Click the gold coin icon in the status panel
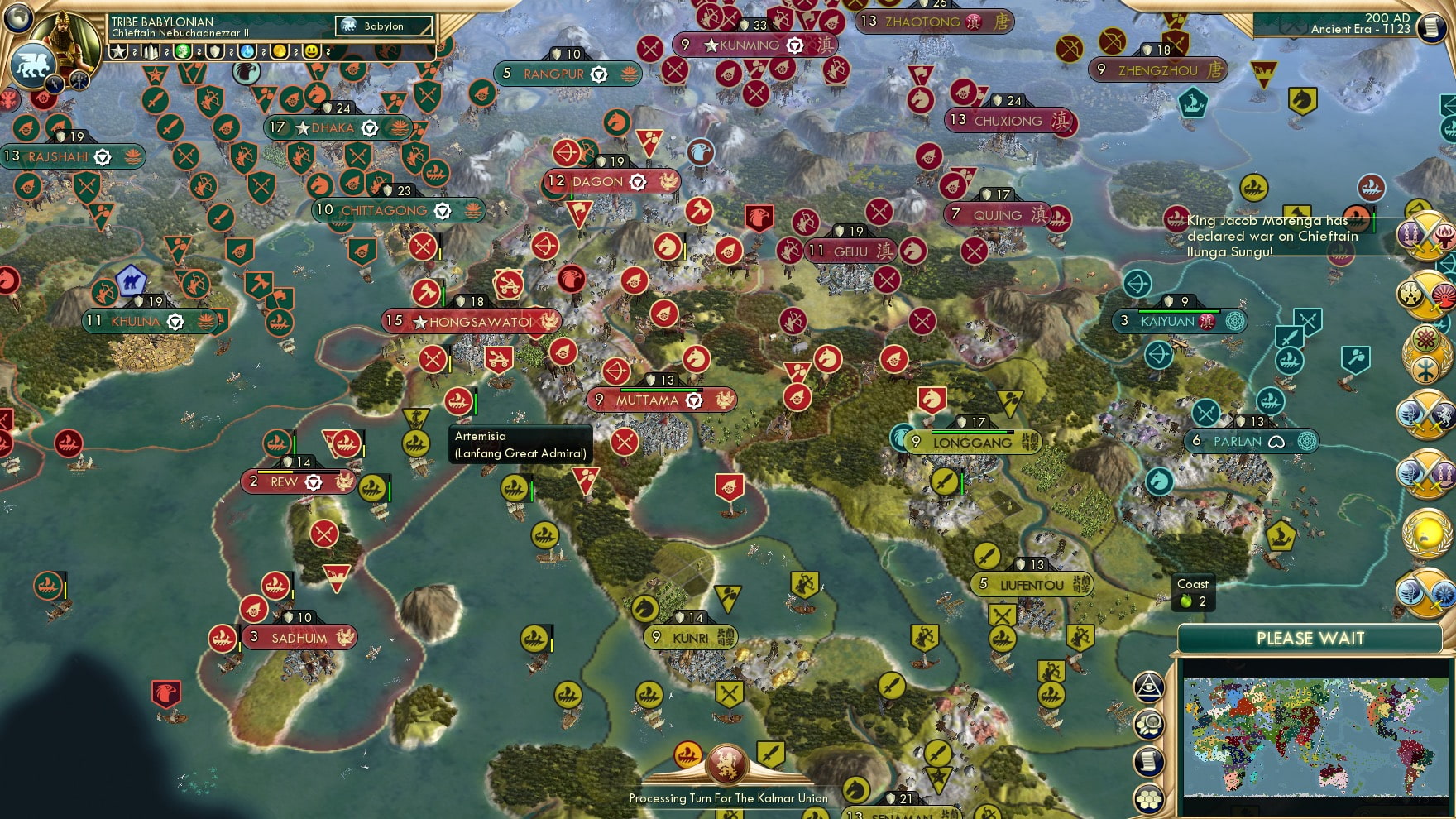This screenshot has height=819, width=1456. point(280,51)
